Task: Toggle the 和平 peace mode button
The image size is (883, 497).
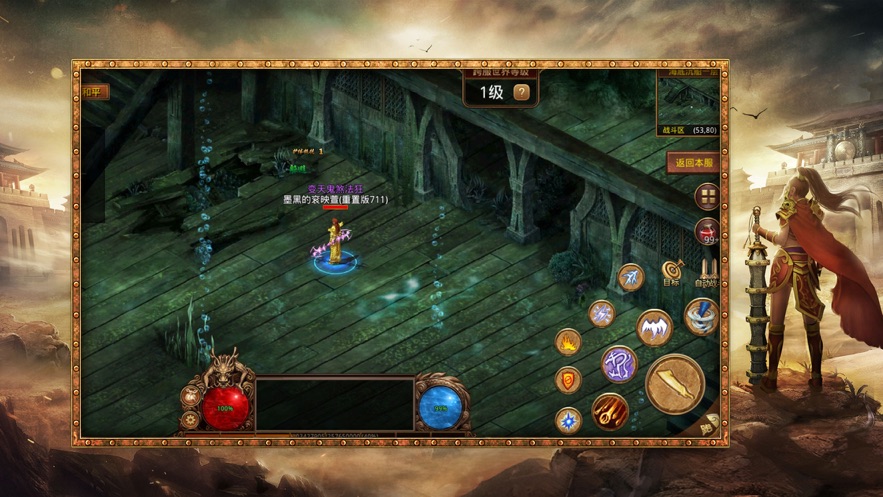Action: click(x=95, y=92)
